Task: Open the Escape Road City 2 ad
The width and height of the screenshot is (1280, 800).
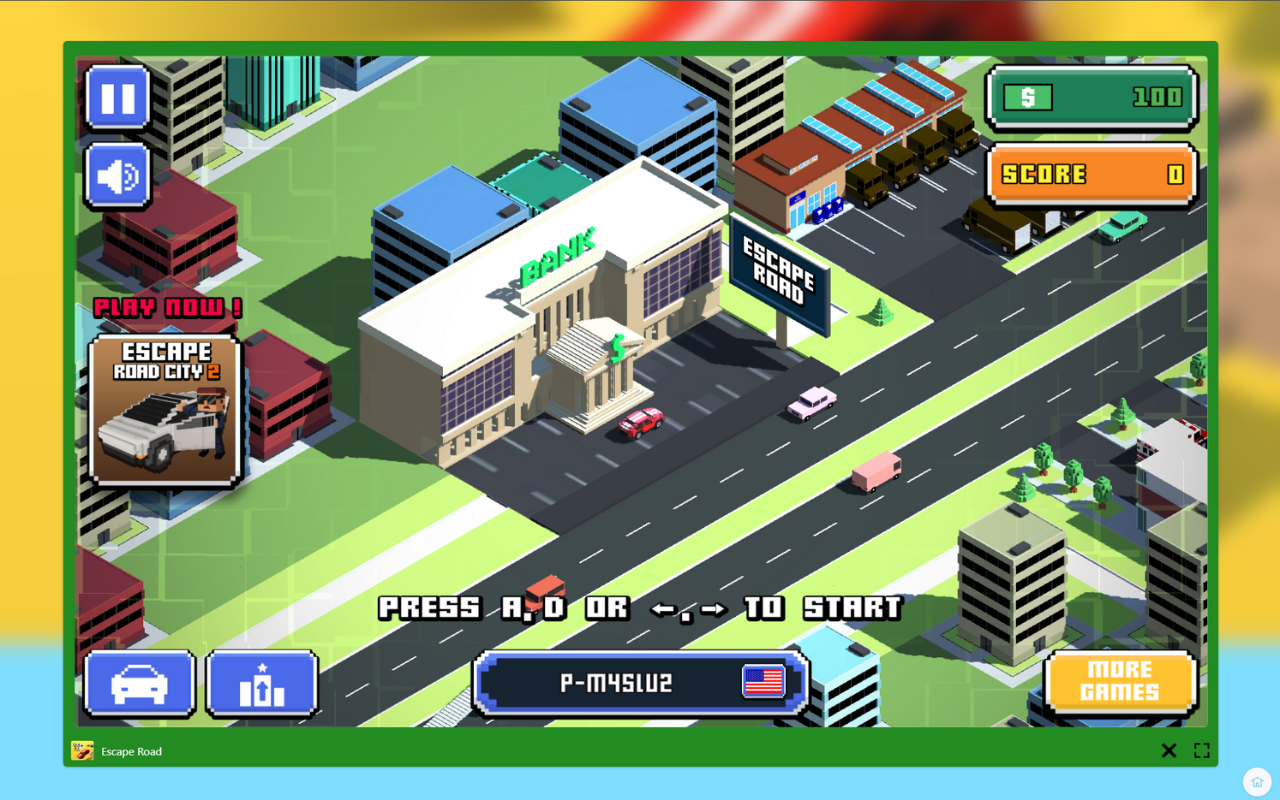Action: click(165, 410)
